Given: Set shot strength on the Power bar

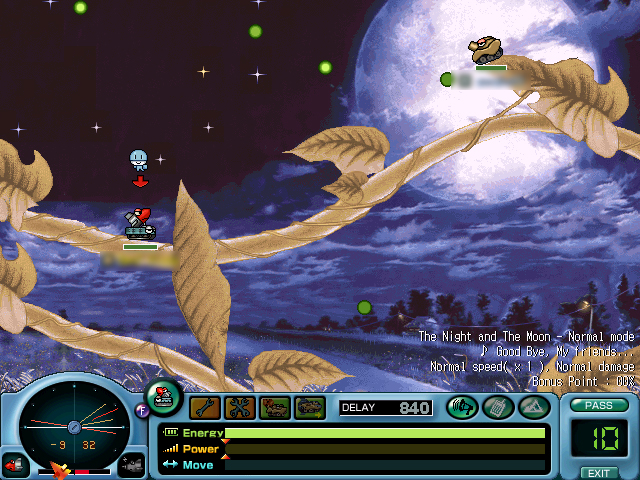Looking at the screenshot, I should pyautogui.click(x=385, y=449).
